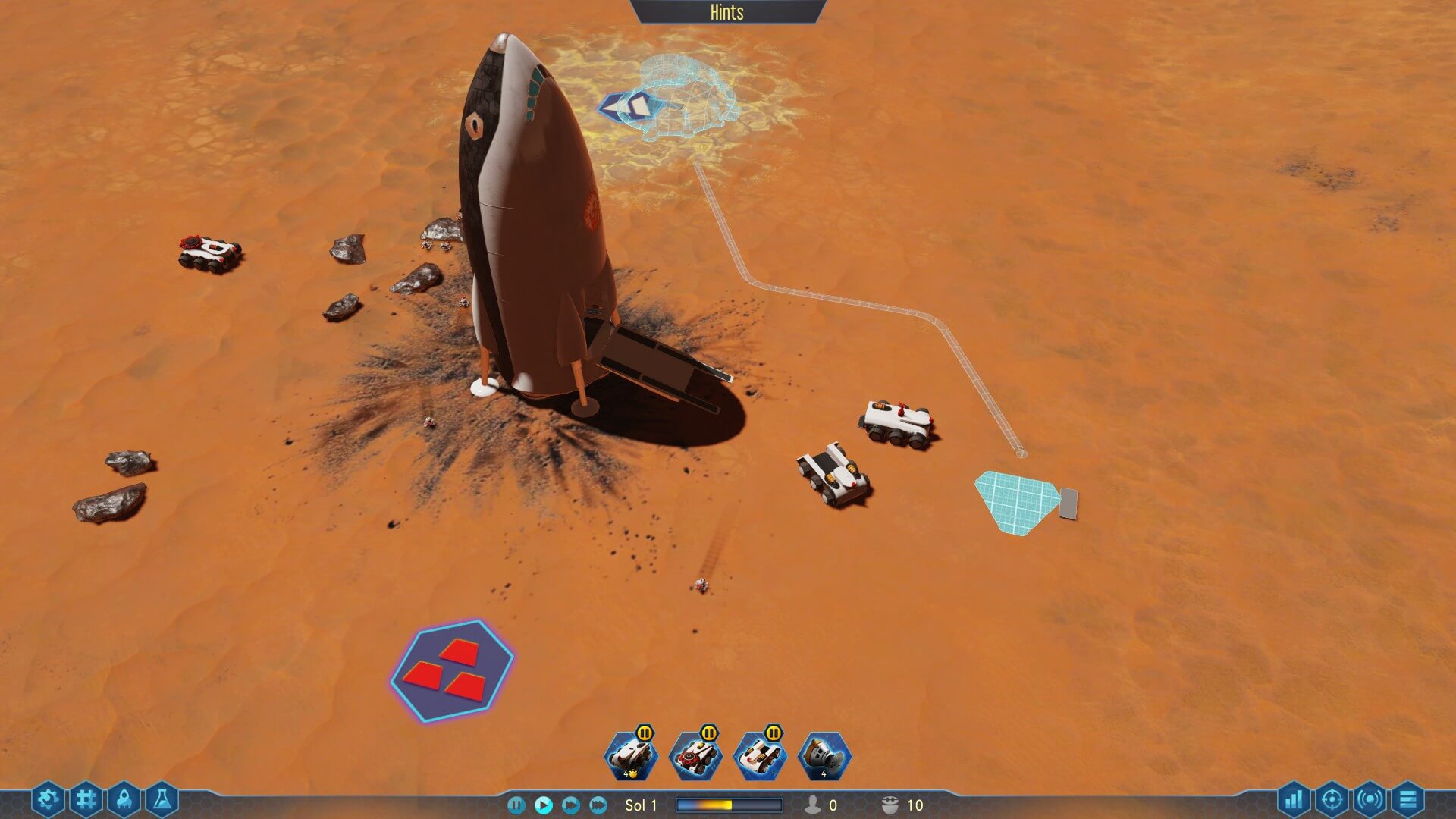
Task: Open the build menu gear icon
Action: [48, 799]
